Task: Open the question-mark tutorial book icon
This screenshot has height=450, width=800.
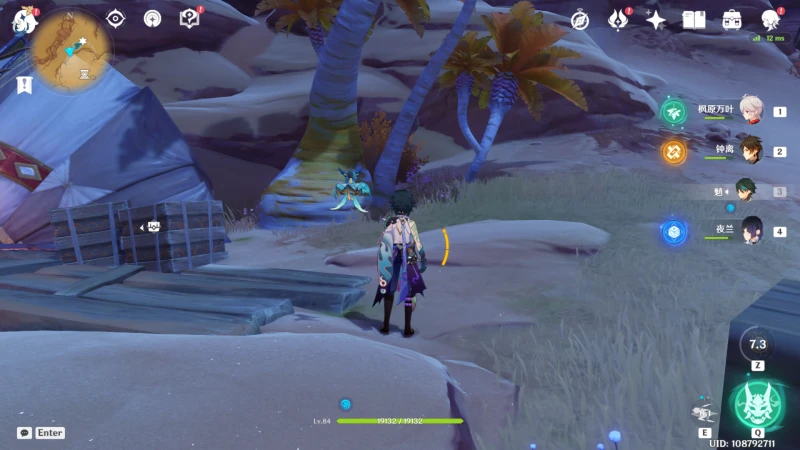Action: (x=189, y=18)
